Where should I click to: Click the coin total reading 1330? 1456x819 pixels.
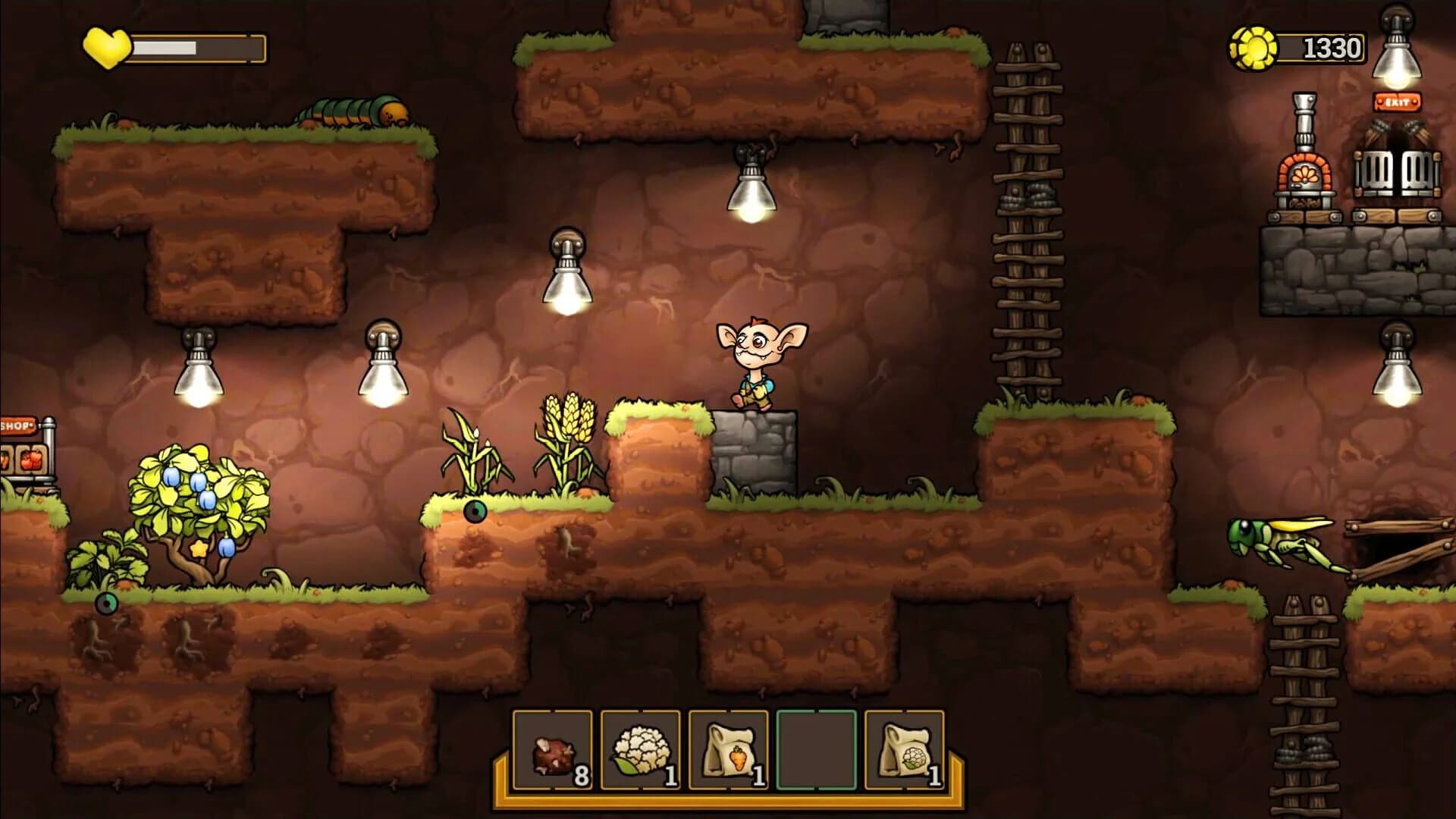1331,45
